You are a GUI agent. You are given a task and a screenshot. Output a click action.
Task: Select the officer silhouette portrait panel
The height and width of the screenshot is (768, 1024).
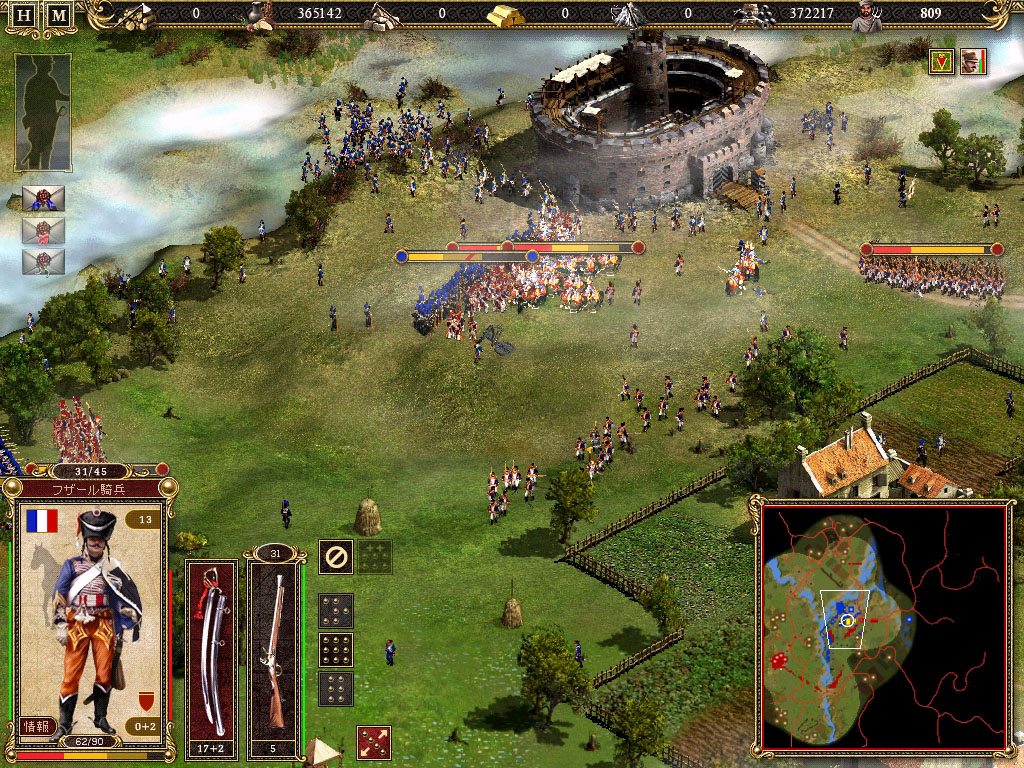43,112
